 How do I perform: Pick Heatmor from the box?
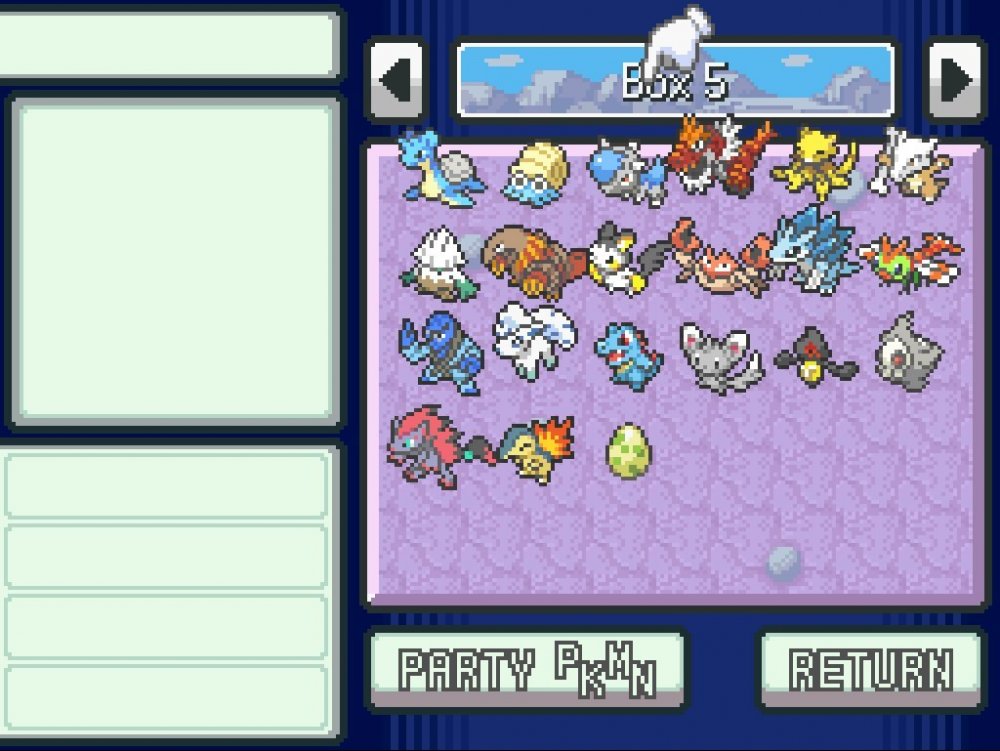pos(528,260)
